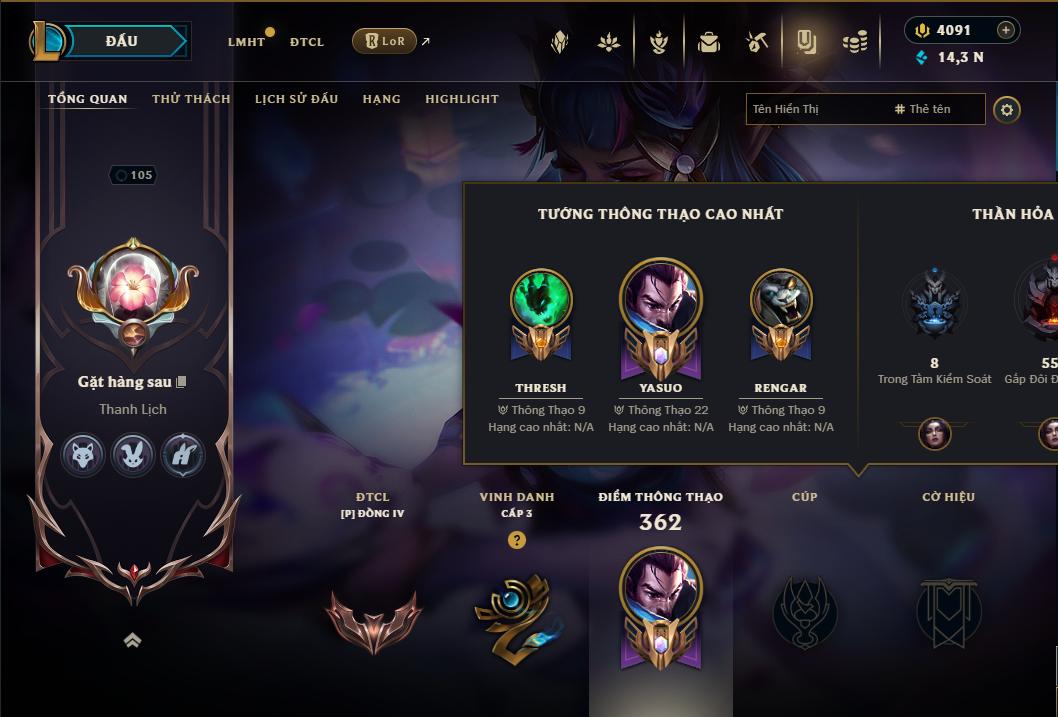The image size is (1058, 717).
Task: Open the backpack icon in top bar
Action: click(x=709, y=42)
